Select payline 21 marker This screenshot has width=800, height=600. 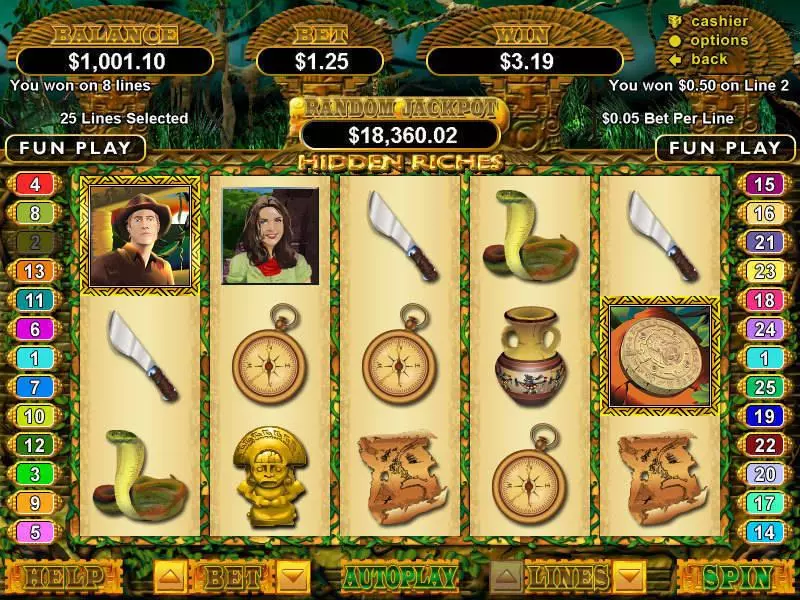[764, 242]
